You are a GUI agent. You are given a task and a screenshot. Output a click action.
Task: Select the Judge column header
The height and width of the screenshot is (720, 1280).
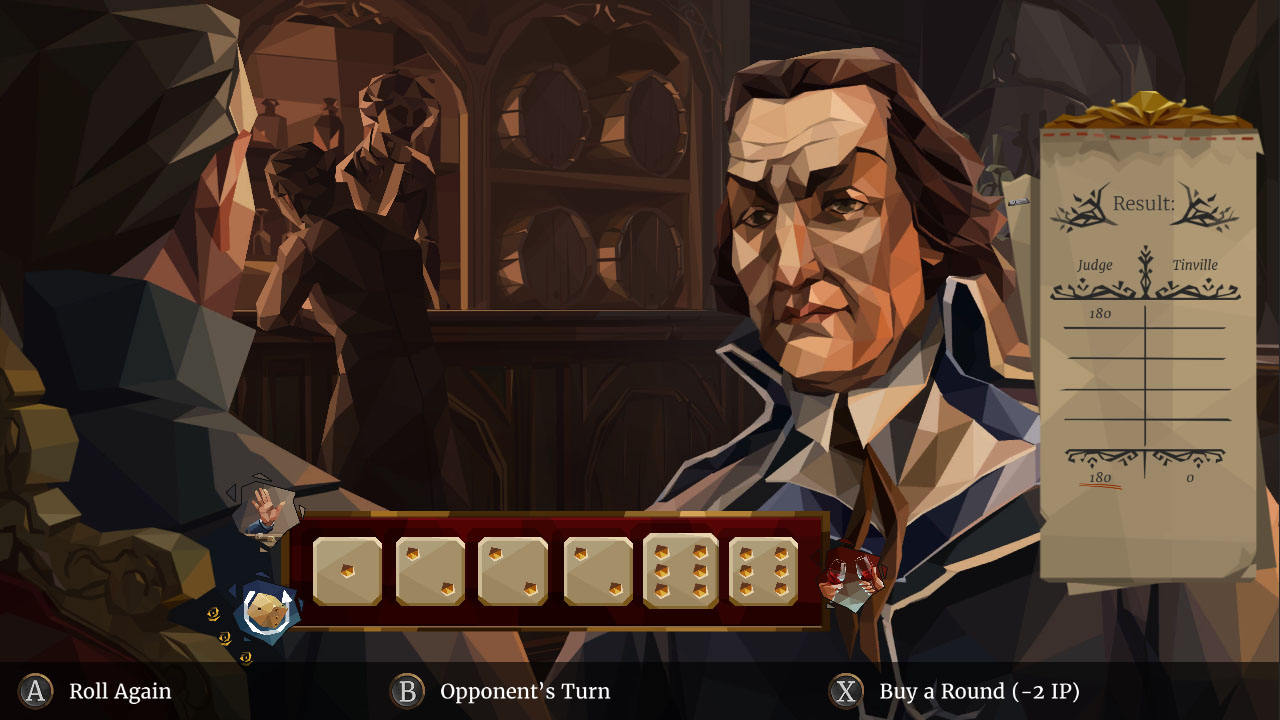click(1096, 265)
